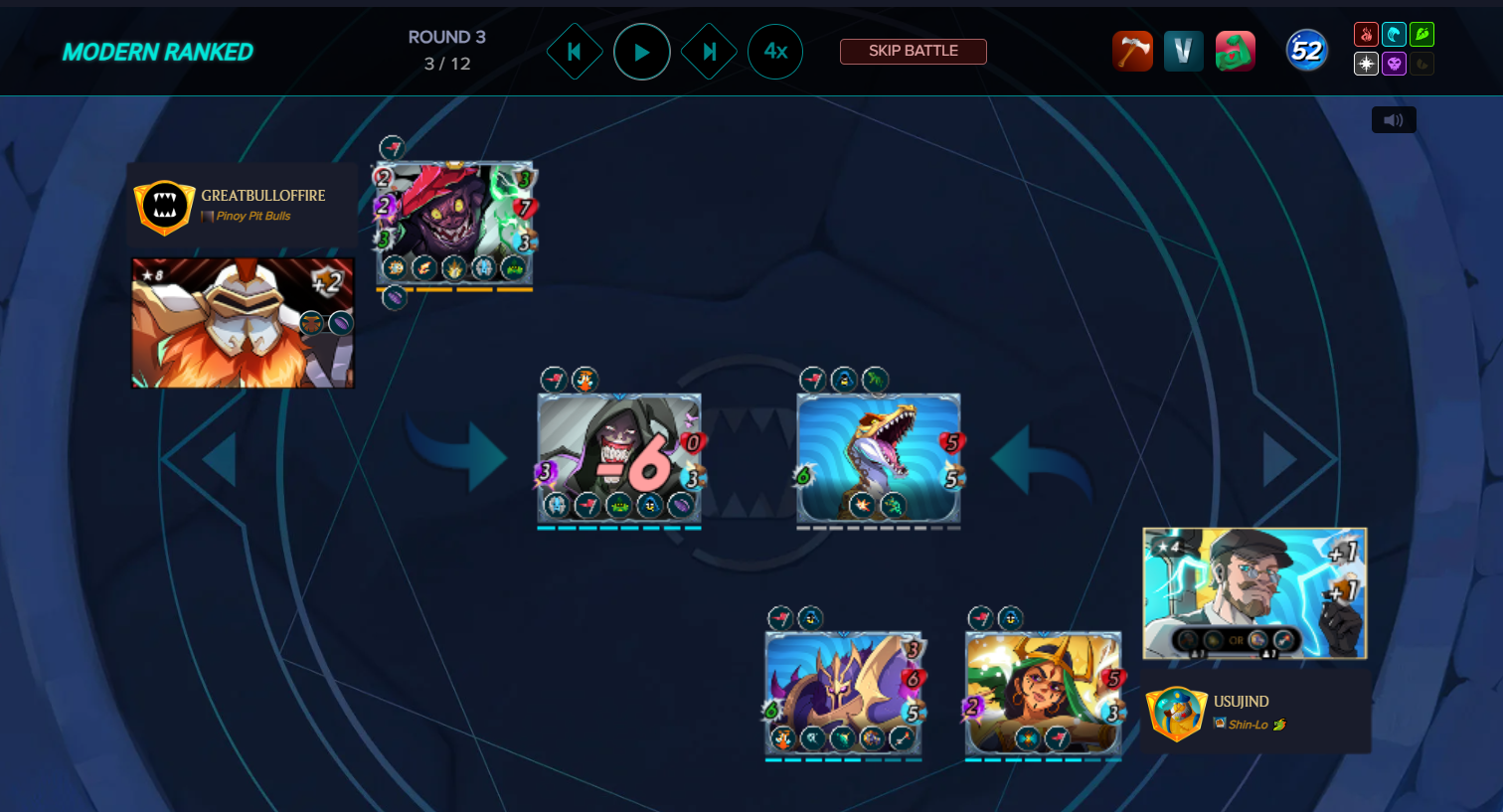
Task: Mute the battle sound
Action: (1394, 120)
